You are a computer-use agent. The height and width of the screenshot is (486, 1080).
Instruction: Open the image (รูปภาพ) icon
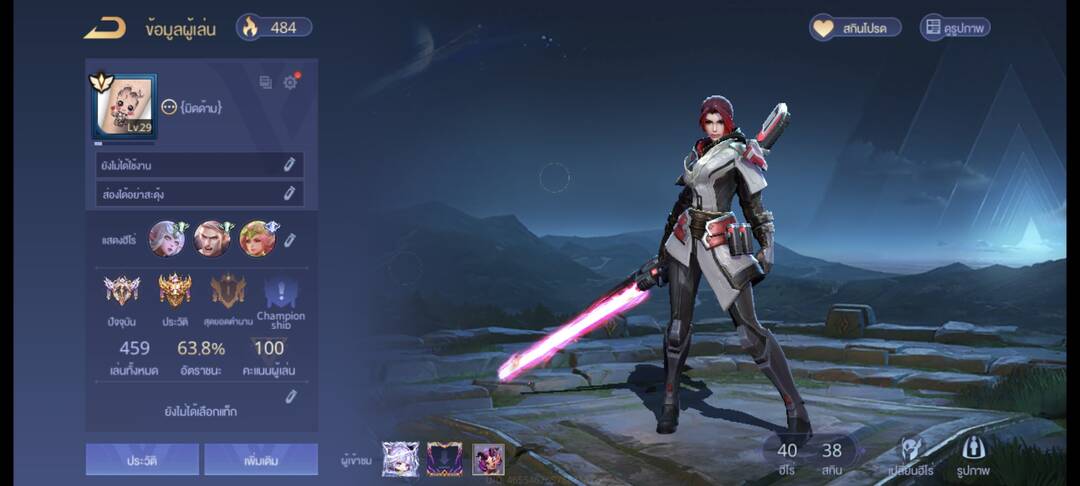[972, 451]
